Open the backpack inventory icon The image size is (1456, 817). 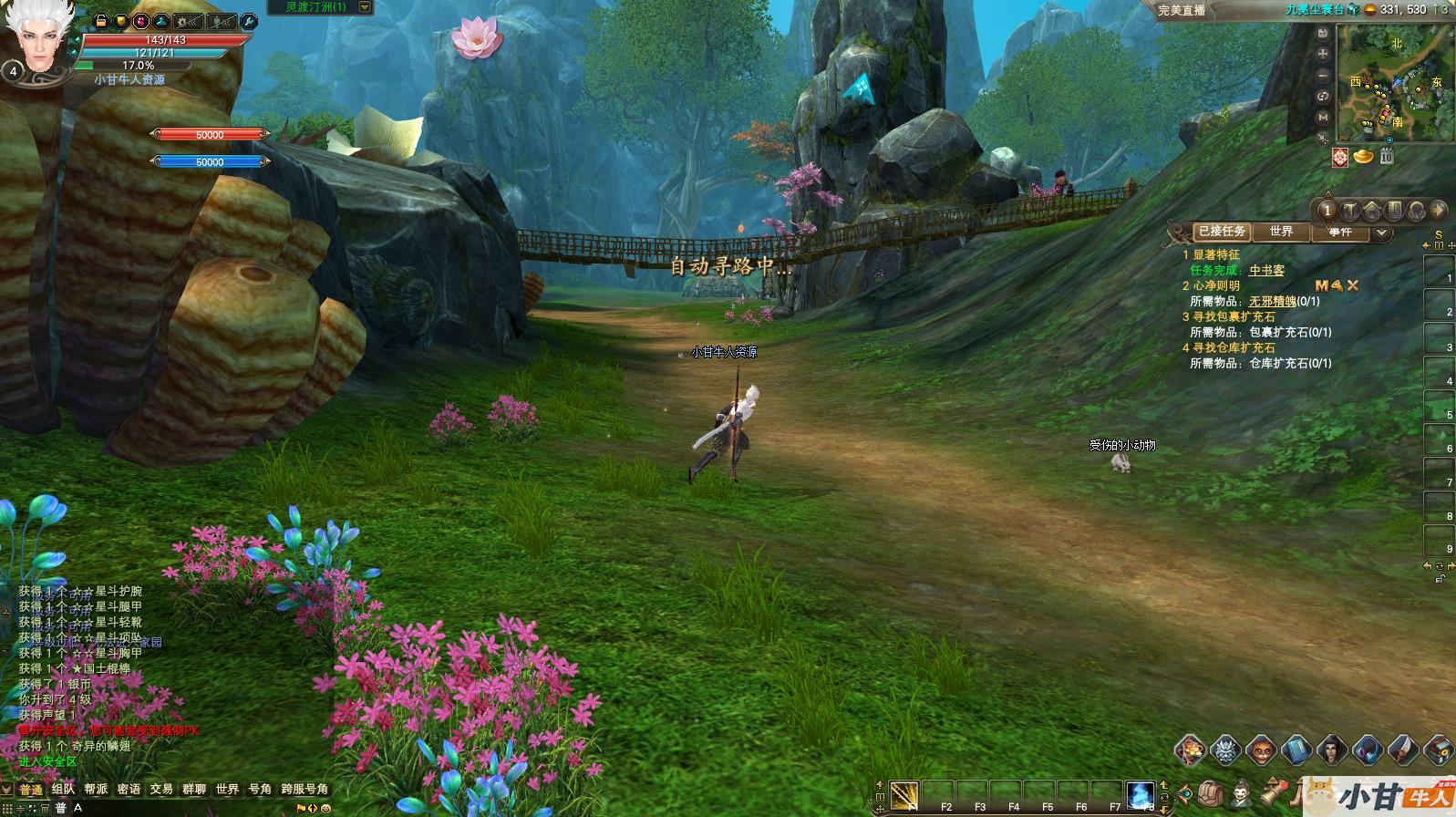point(1211,793)
